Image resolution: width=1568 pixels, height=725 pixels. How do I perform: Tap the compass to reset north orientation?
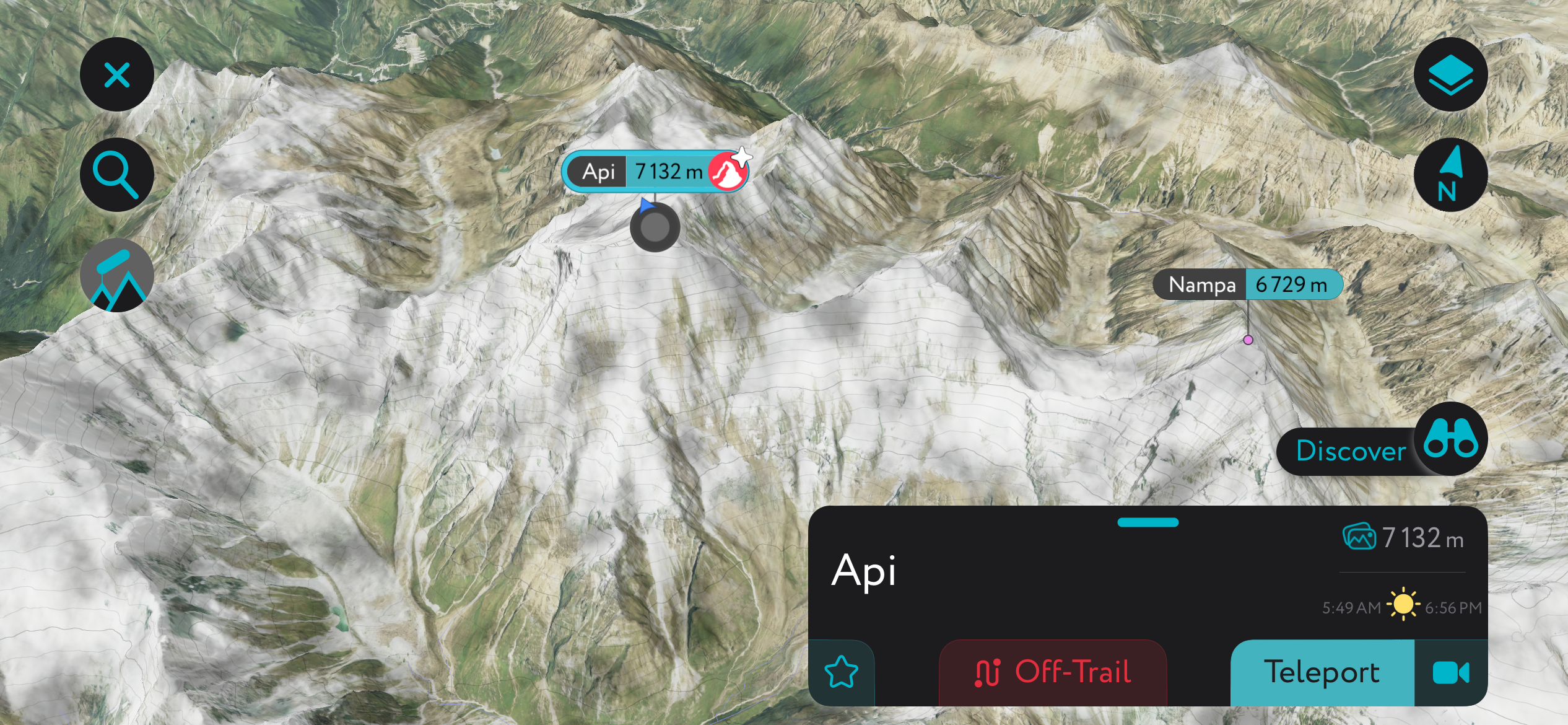click(1452, 175)
